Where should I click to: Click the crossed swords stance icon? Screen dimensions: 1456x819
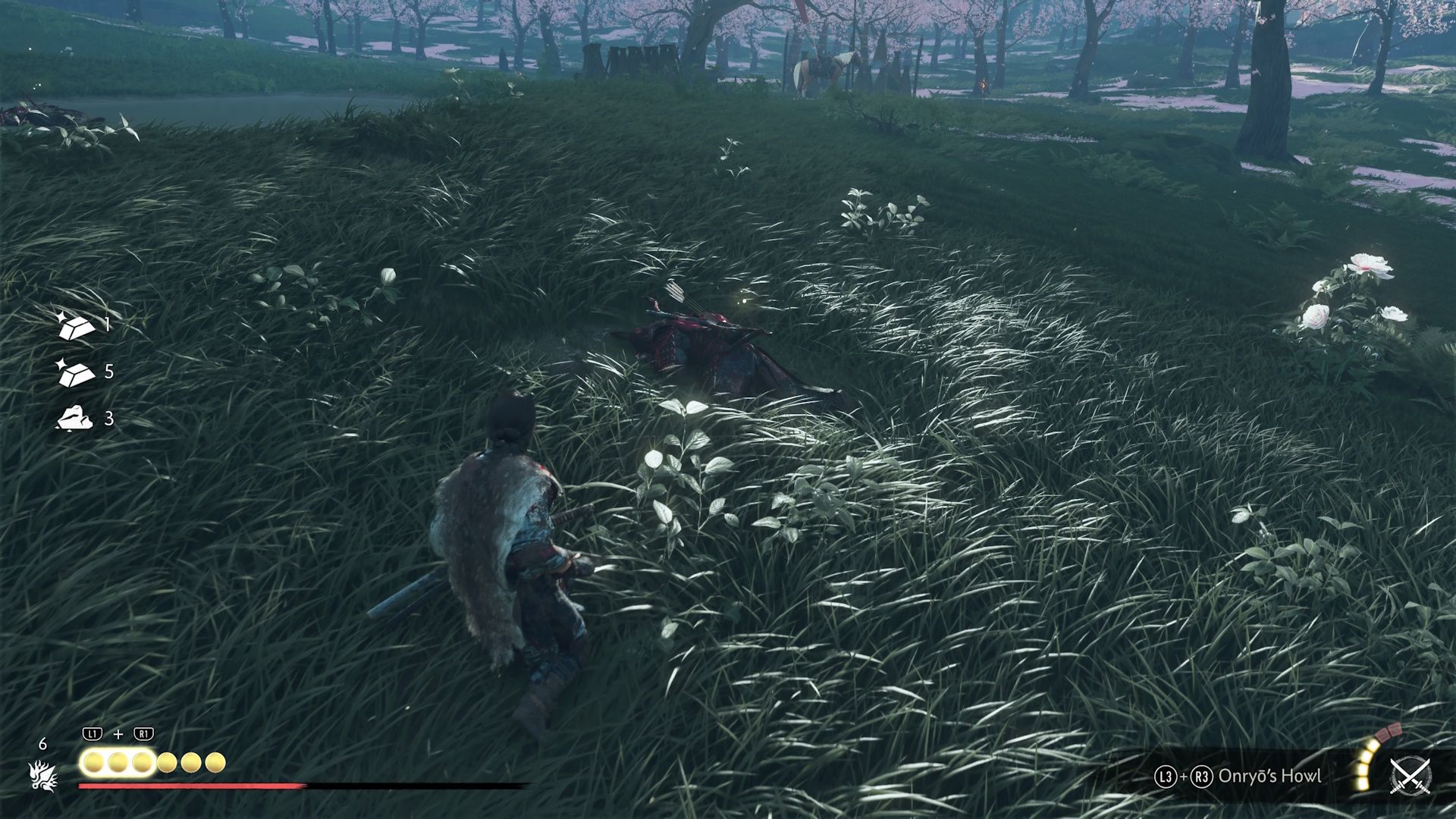pos(1410,776)
